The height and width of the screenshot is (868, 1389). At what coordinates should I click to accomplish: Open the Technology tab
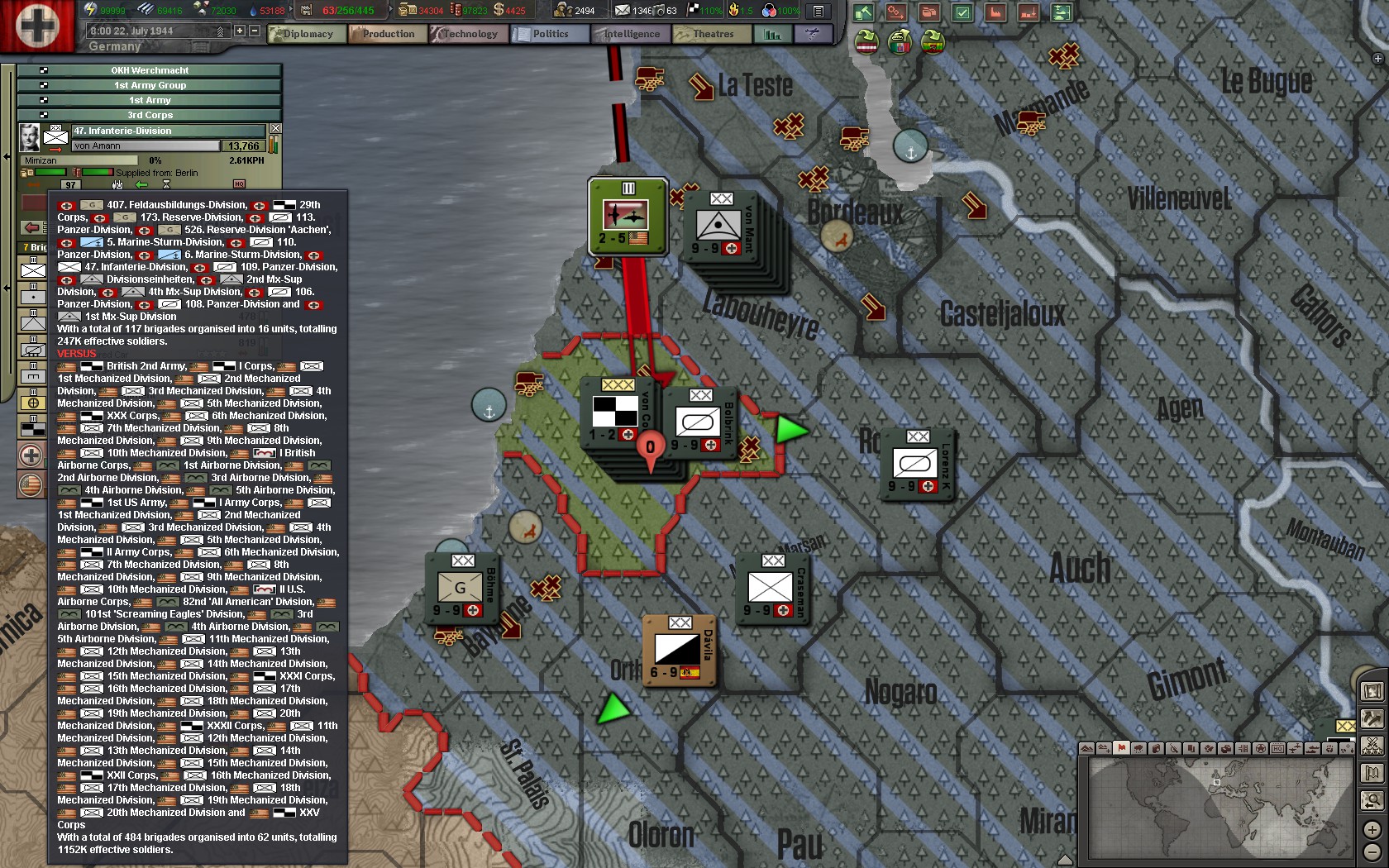[x=469, y=34]
